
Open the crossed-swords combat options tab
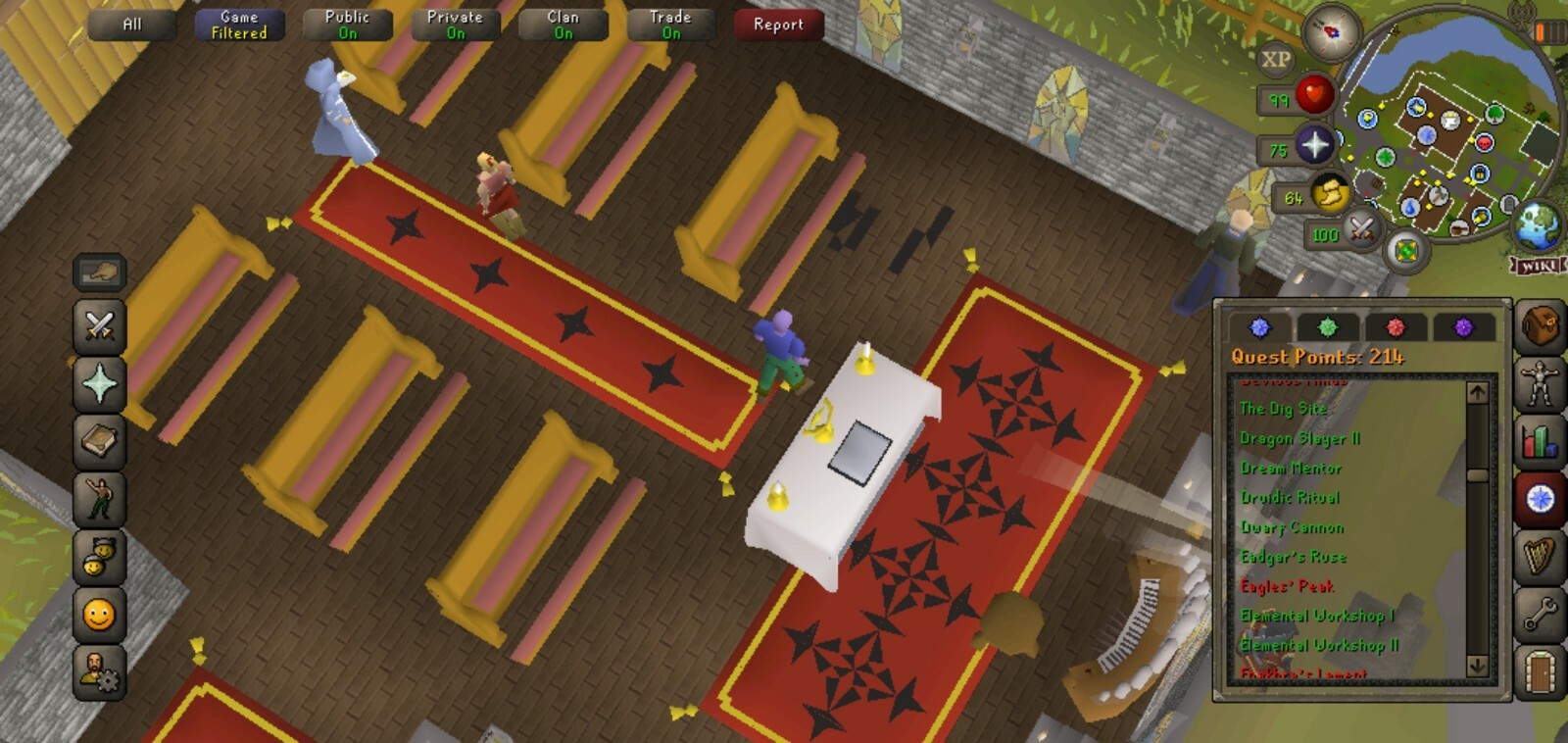(x=99, y=325)
